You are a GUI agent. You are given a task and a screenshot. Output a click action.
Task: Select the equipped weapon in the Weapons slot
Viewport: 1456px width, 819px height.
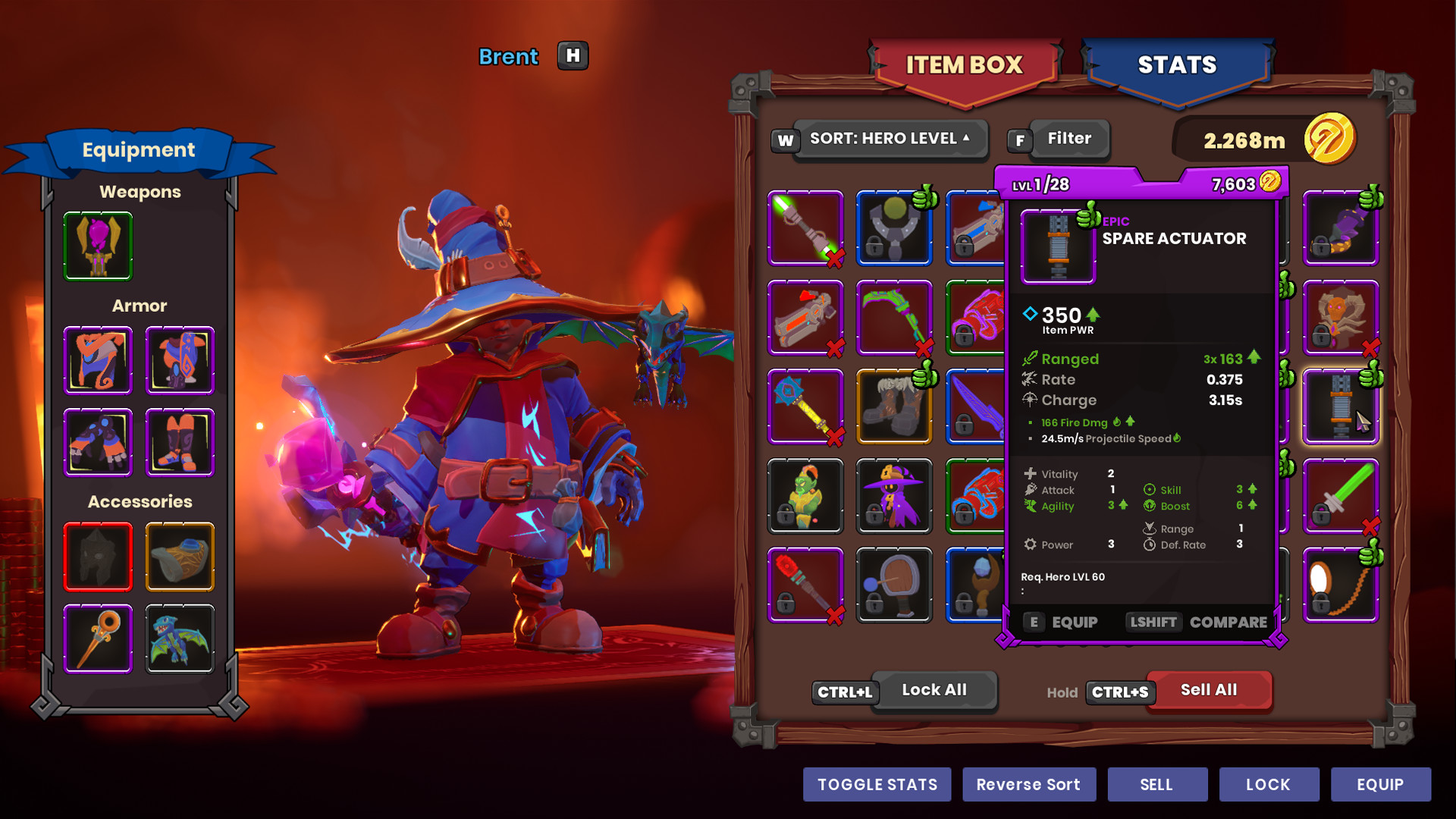pyautogui.click(x=98, y=245)
